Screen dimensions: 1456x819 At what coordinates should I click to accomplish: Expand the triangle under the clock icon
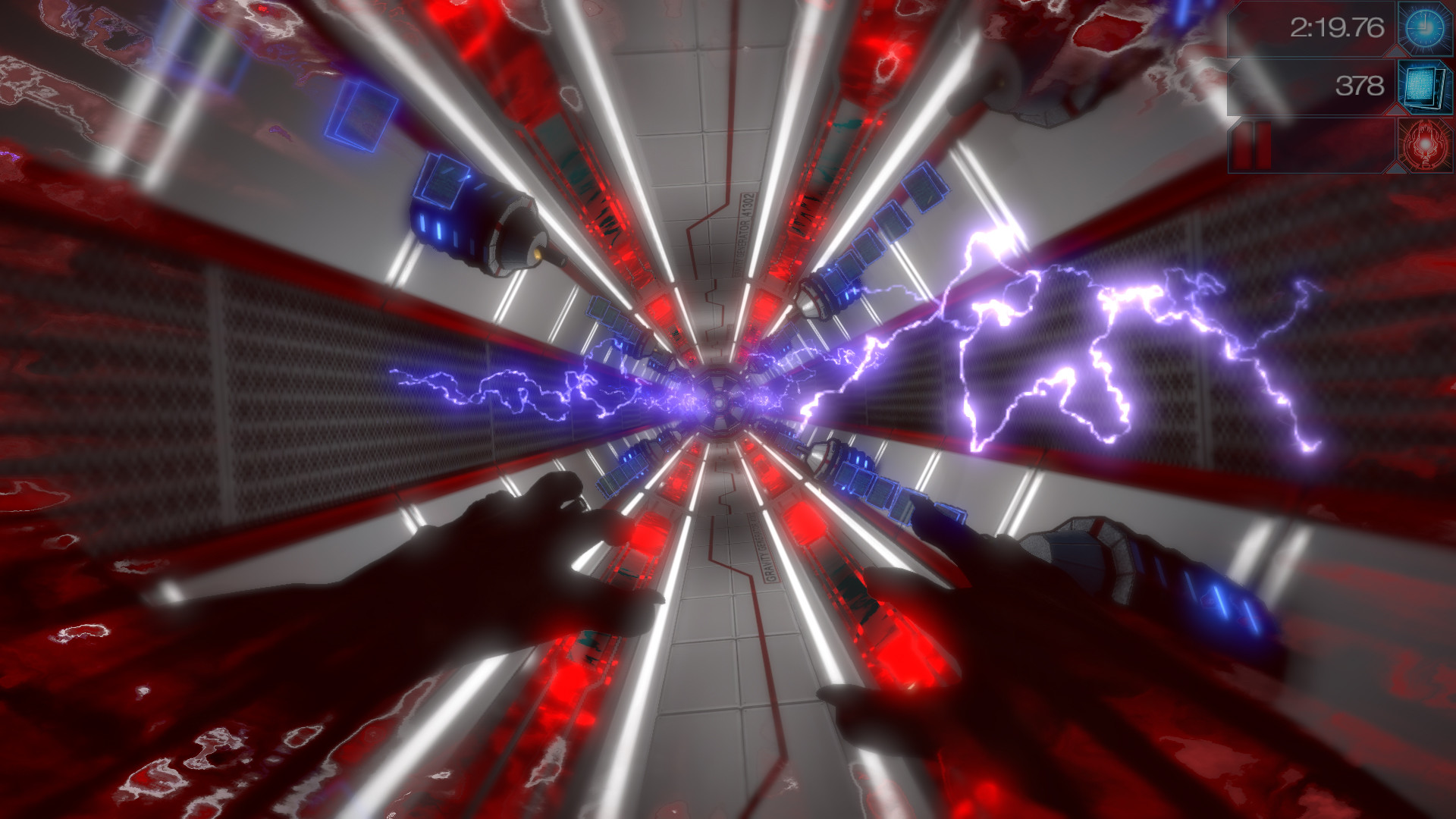(1397, 52)
